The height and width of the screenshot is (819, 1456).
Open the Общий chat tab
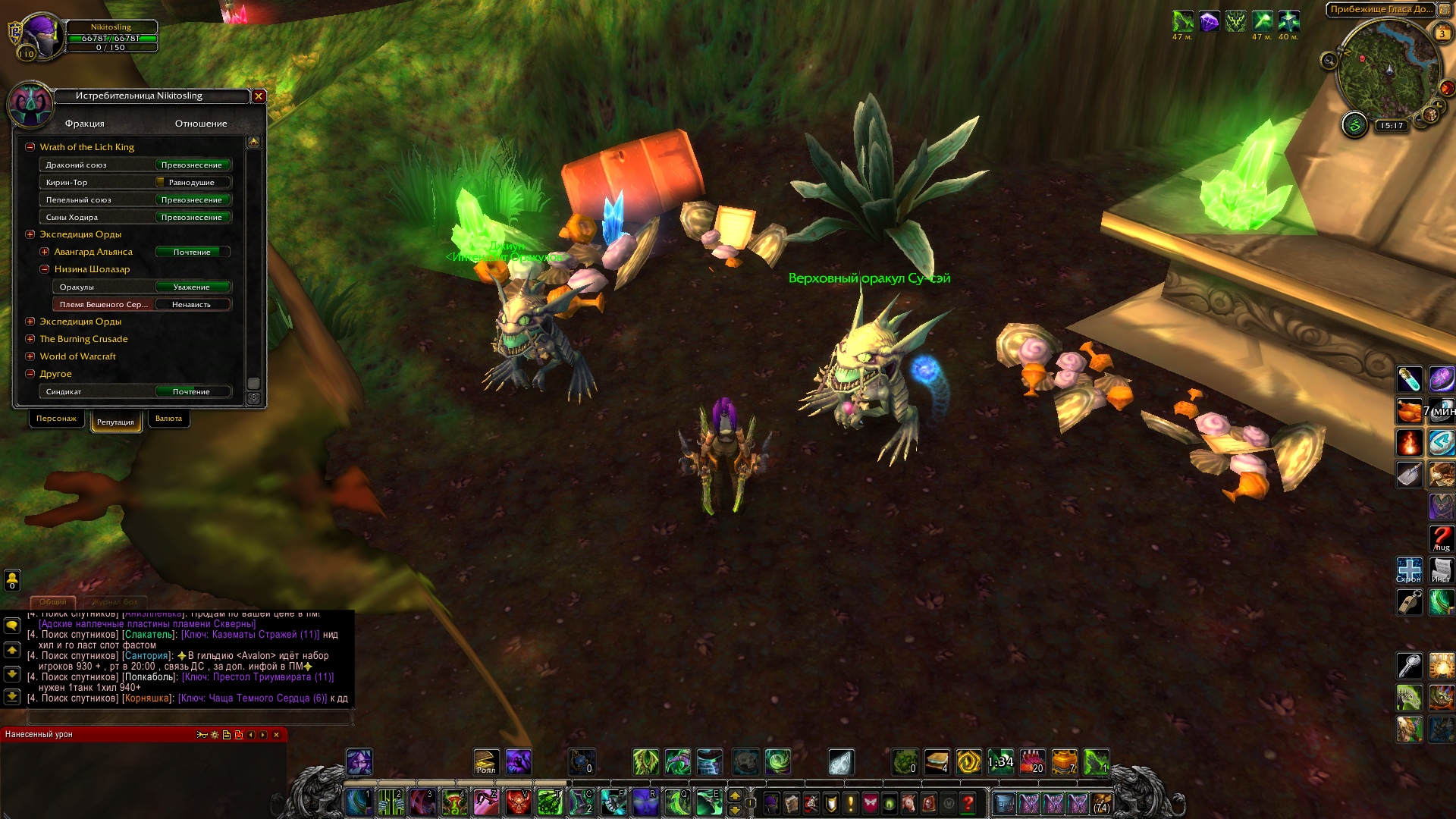point(53,602)
